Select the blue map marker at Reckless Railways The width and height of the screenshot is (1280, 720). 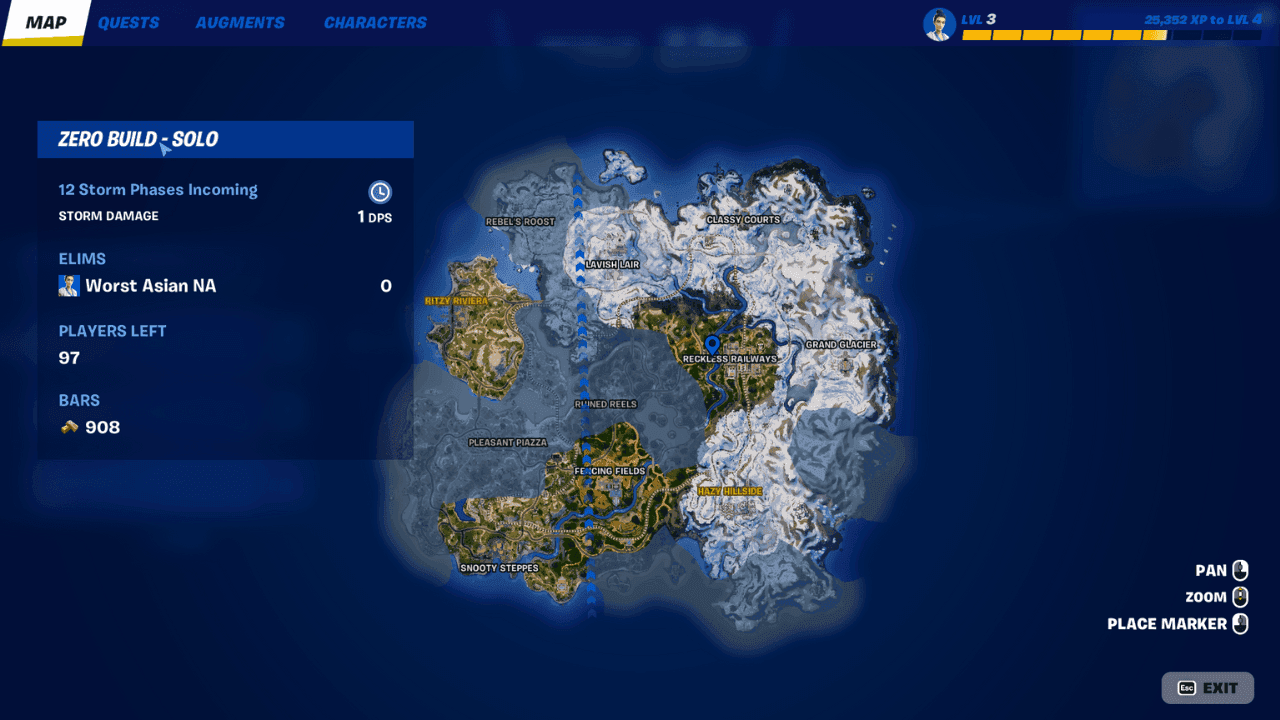[x=711, y=342]
